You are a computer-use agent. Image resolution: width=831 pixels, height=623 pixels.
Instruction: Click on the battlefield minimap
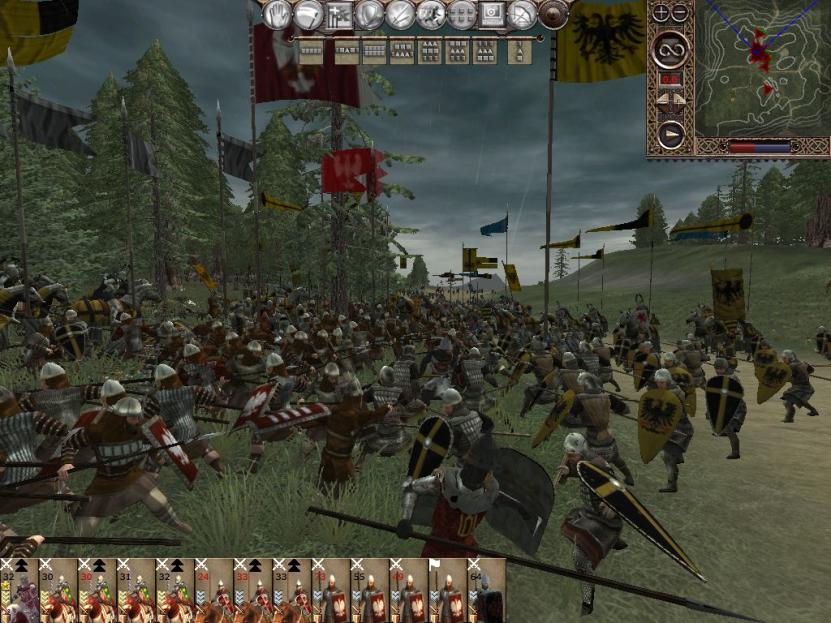coord(762,68)
